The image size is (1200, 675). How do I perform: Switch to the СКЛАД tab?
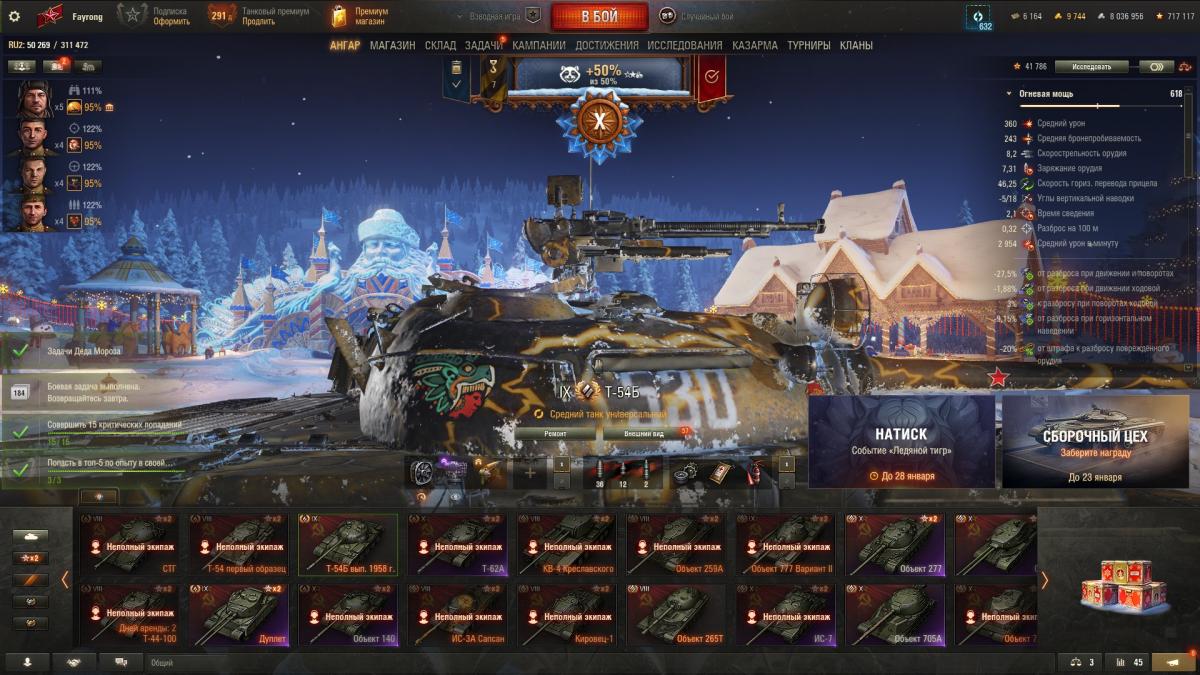[440, 45]
